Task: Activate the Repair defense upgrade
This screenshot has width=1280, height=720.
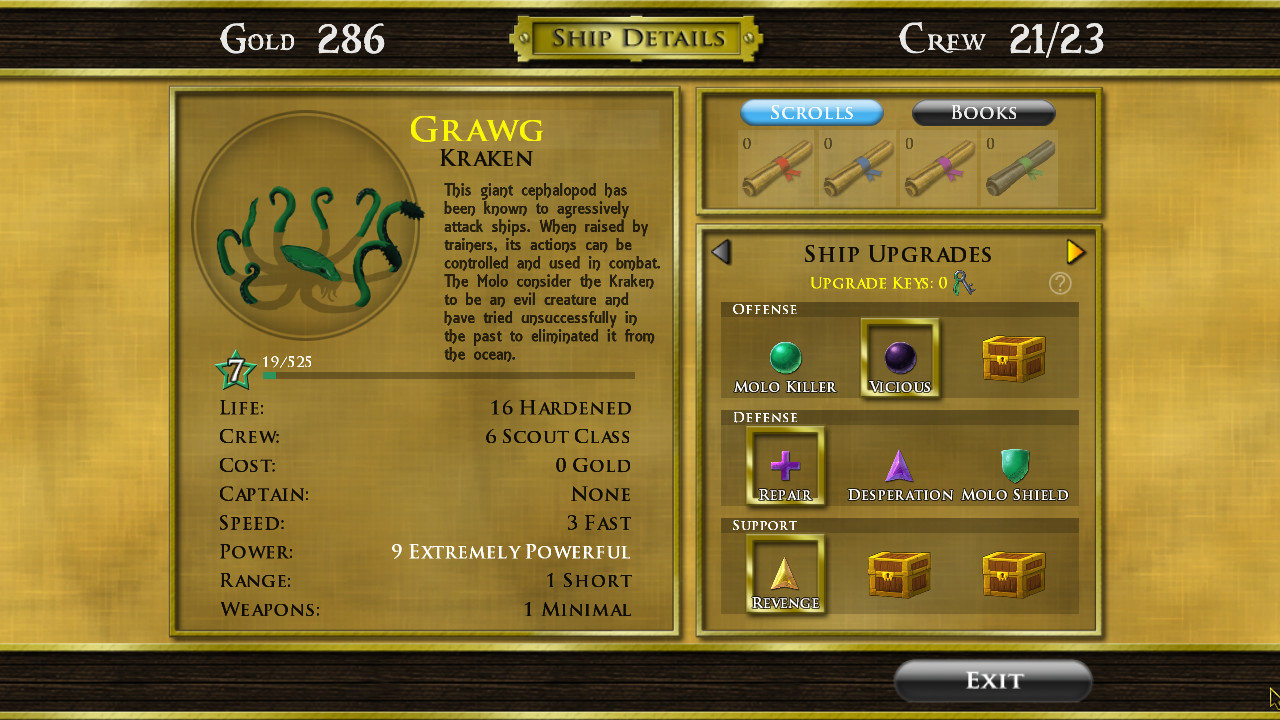Action: [785, 465]
